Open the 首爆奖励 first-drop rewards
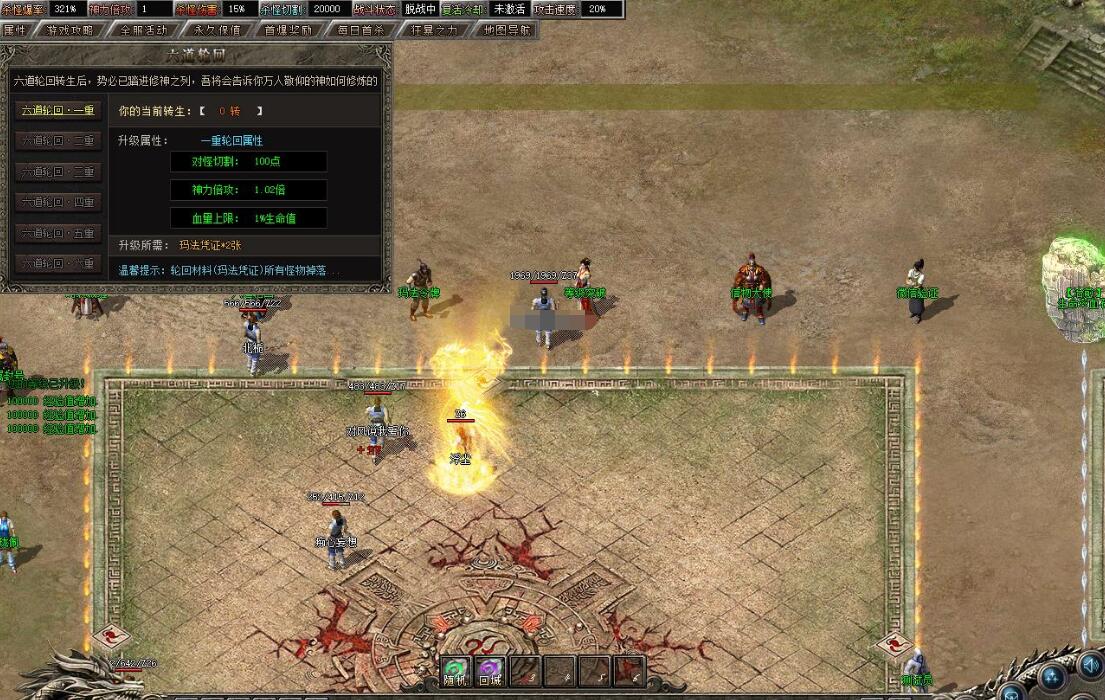This screenshot has width=1105, height=700. (288, 30)
